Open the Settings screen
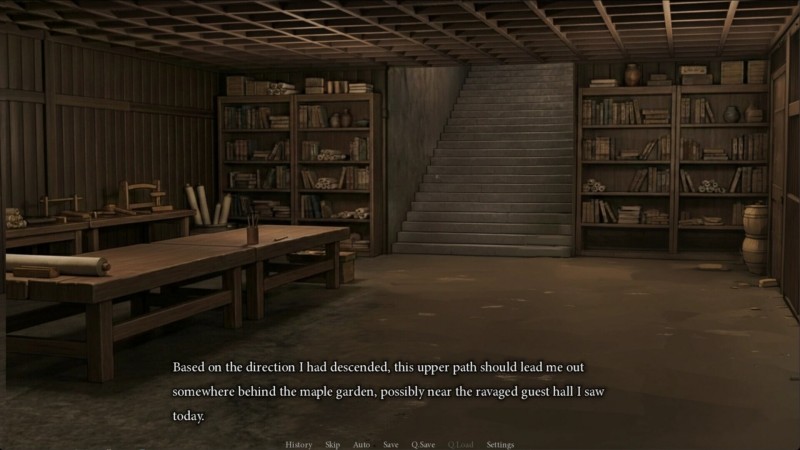 pos(500,444)
